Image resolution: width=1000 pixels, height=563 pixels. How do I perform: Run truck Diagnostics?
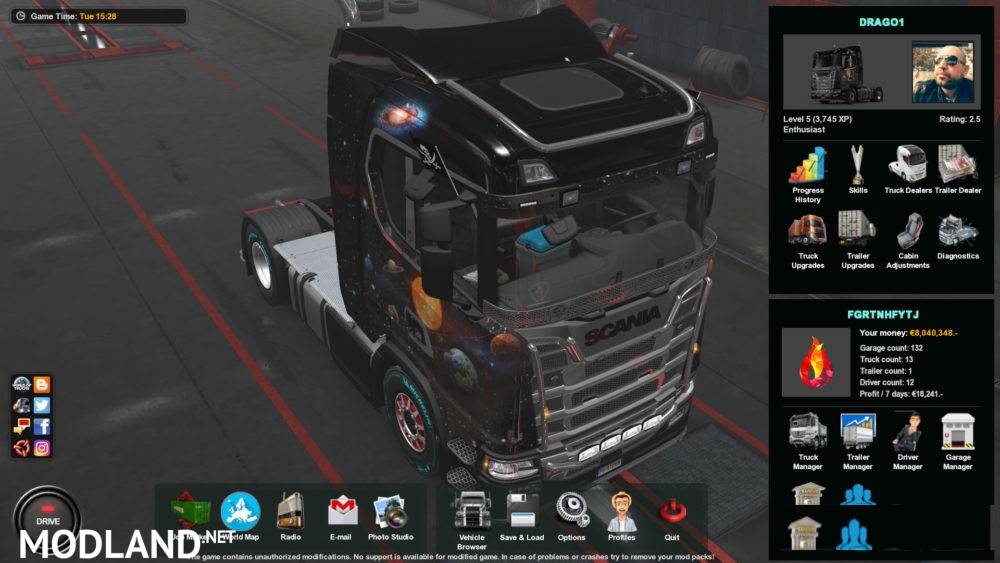958,233
